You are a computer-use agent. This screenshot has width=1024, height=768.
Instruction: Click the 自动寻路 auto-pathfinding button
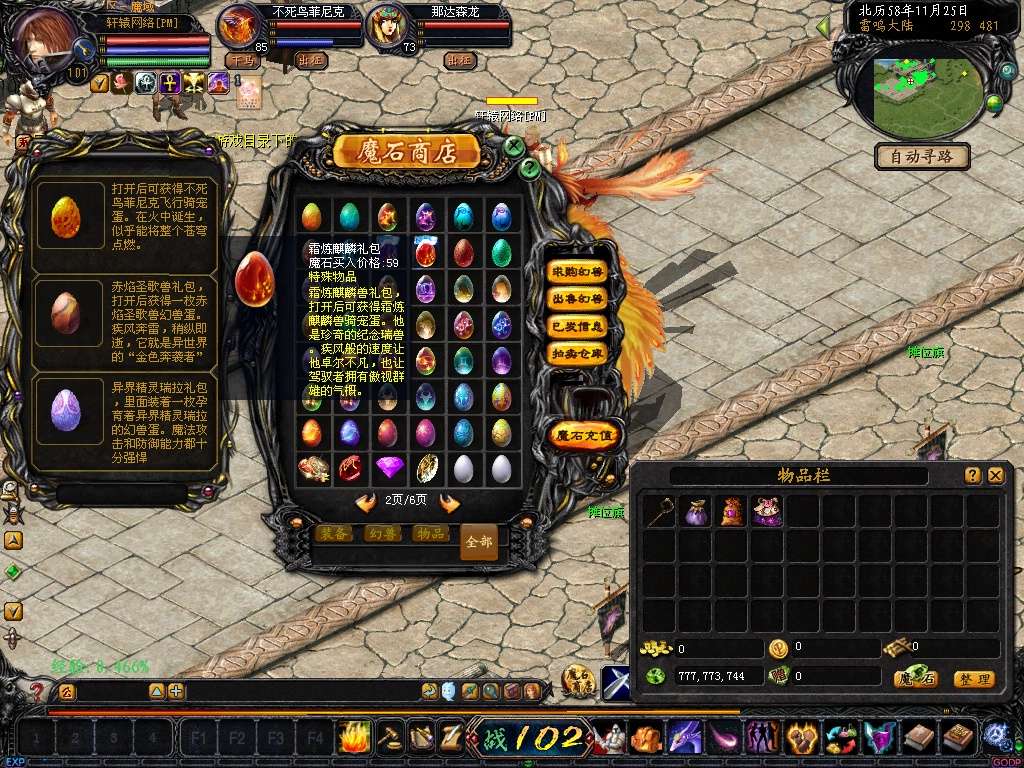coord(922,156)
